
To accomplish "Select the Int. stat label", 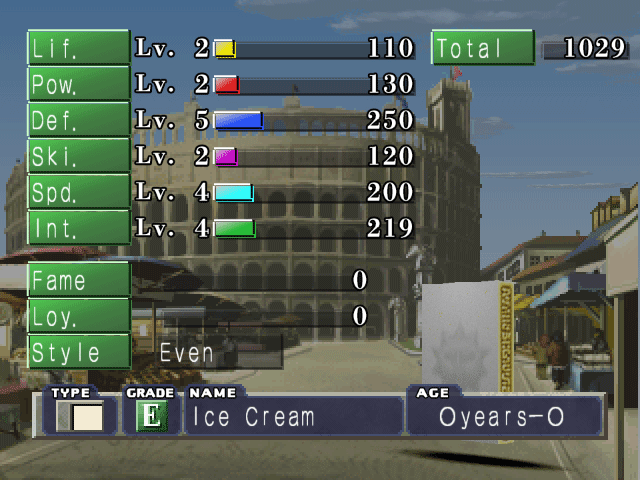I will click(x=78, y=227).
